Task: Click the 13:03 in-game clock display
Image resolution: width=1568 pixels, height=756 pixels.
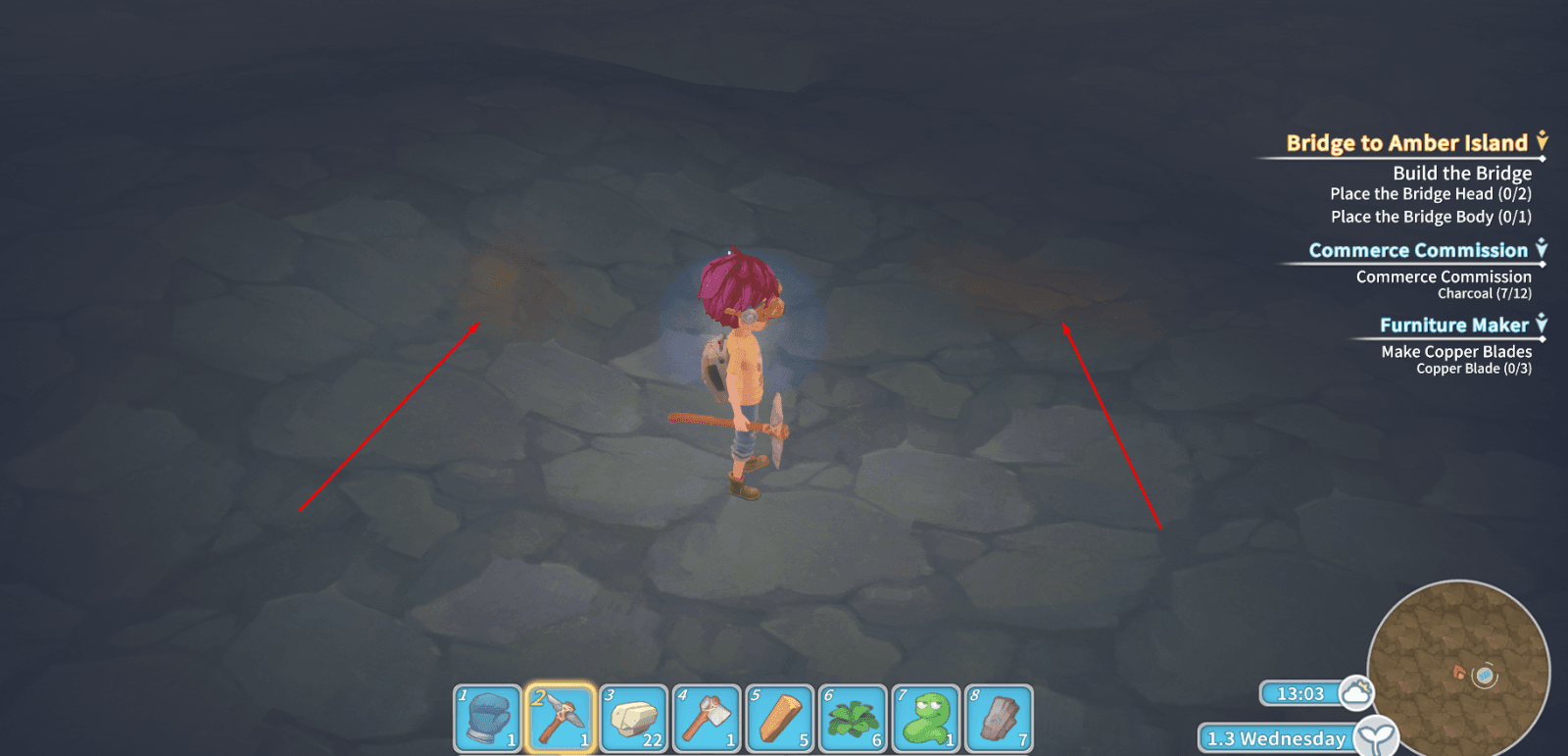Action: (1299, 692)
